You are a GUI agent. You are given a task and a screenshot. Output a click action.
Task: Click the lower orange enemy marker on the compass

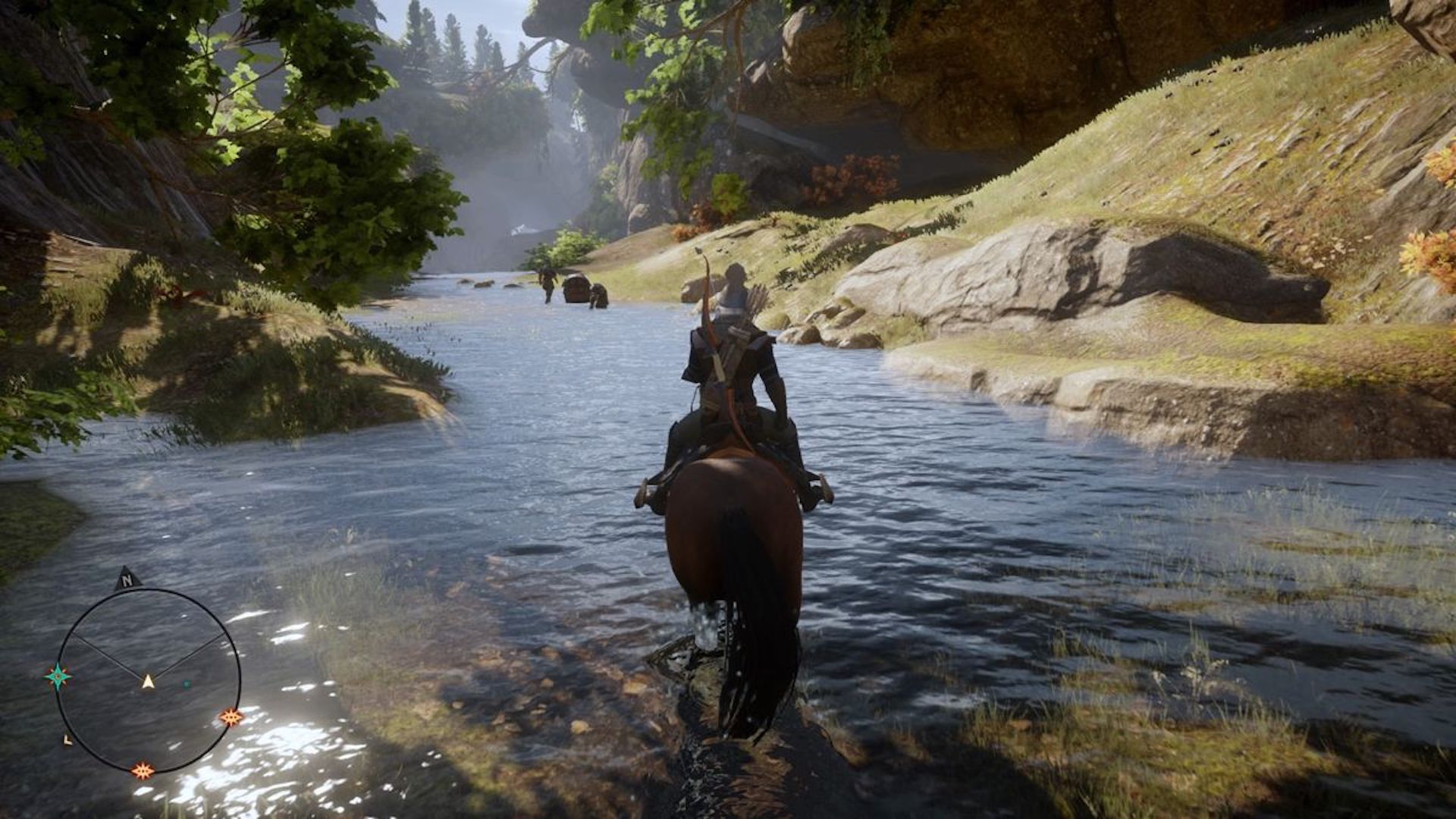pyautogui.click(x=143, y=769)
